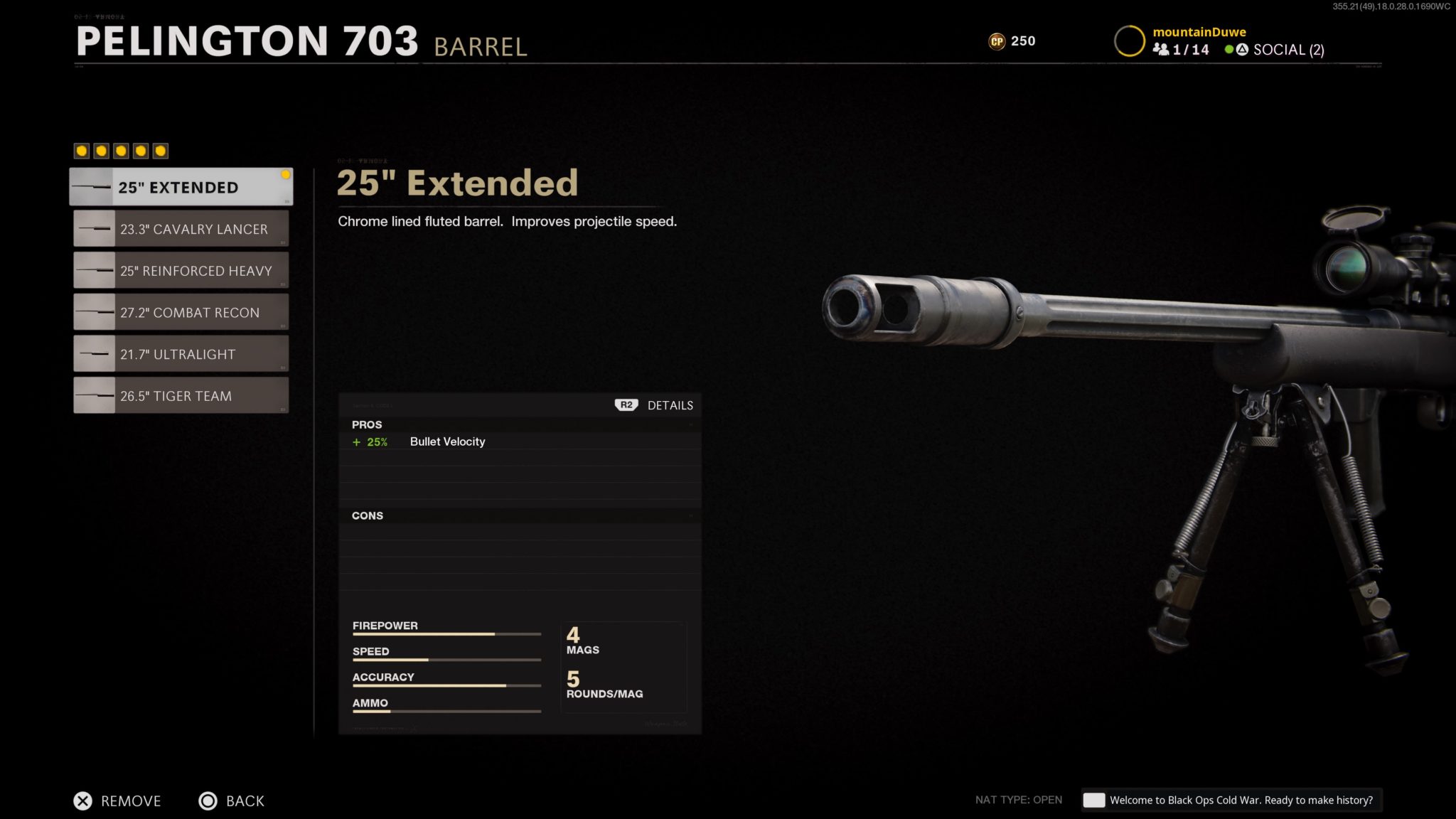
Task: Click the circular player avatar for mountainDuwe
Action: [x=1129, y=41]
